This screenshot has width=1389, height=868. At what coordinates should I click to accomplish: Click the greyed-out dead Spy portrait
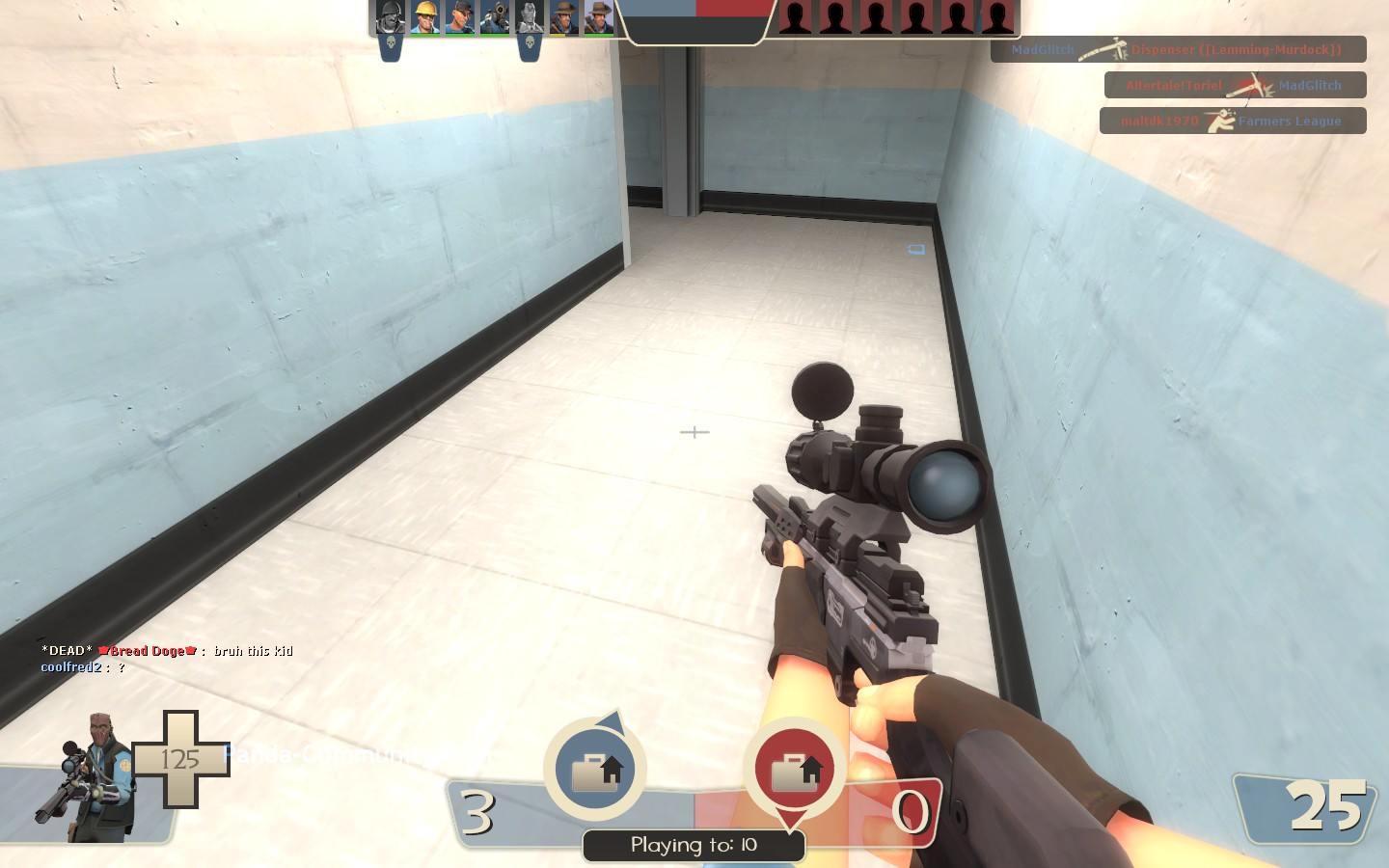pos(529,17)
